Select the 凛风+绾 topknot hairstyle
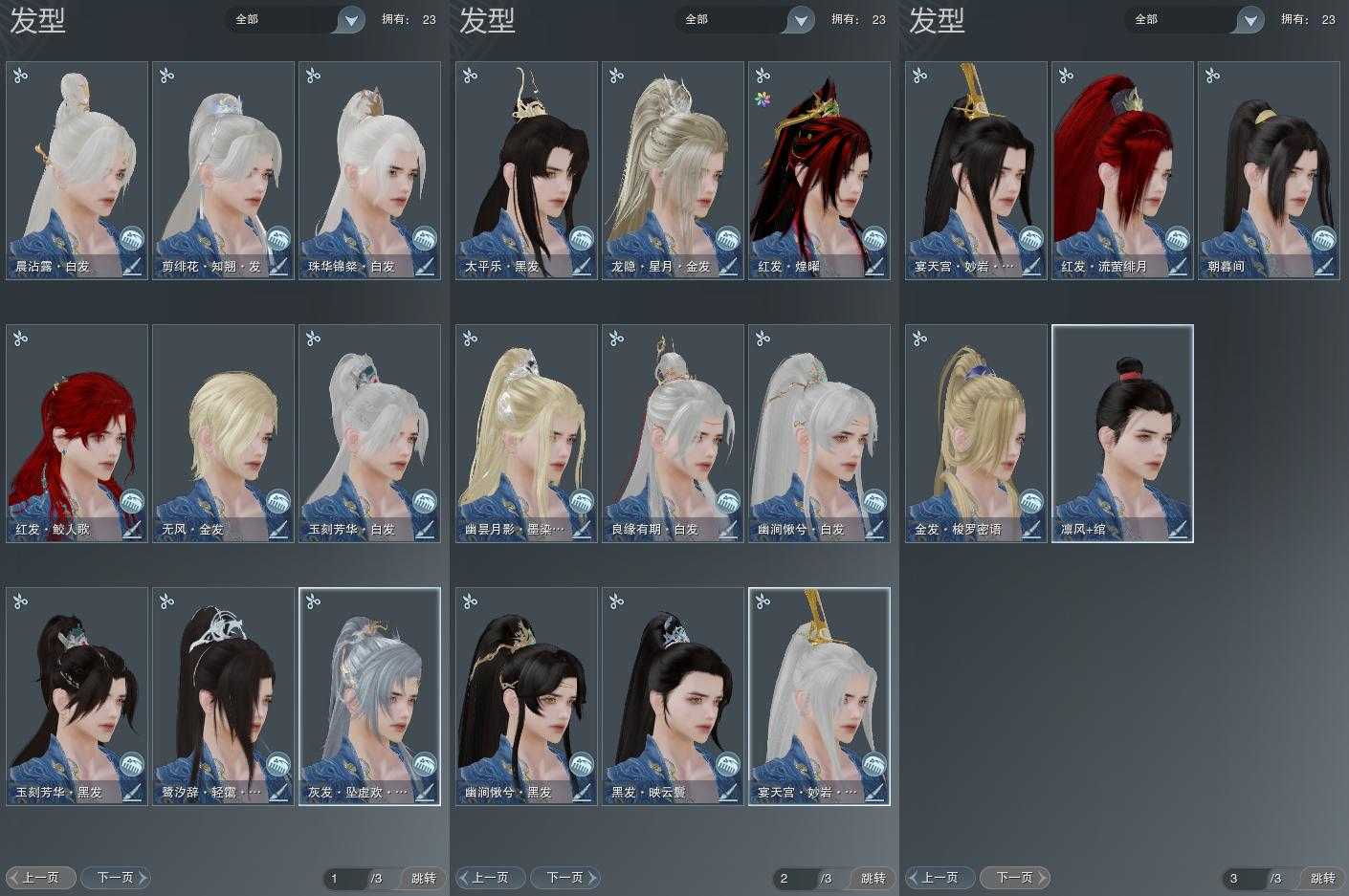1349x896 pixels. pyautogui.click(x=1123, y=433)
